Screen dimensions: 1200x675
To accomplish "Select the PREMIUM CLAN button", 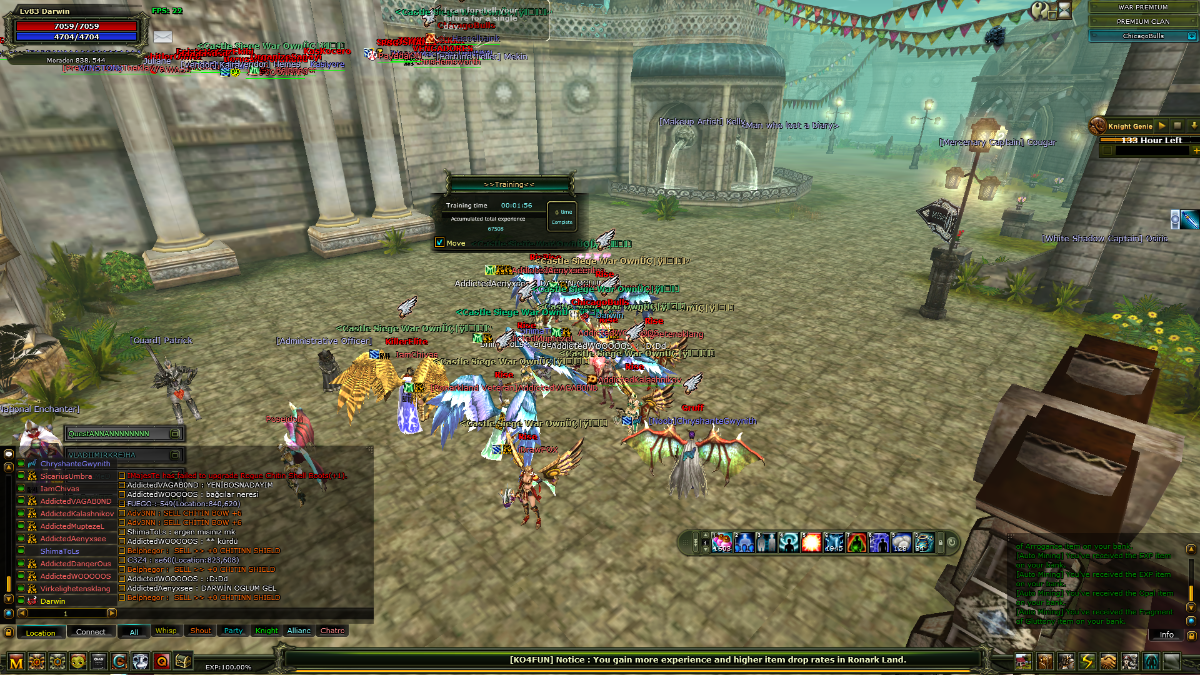I will coord(1142,20).
